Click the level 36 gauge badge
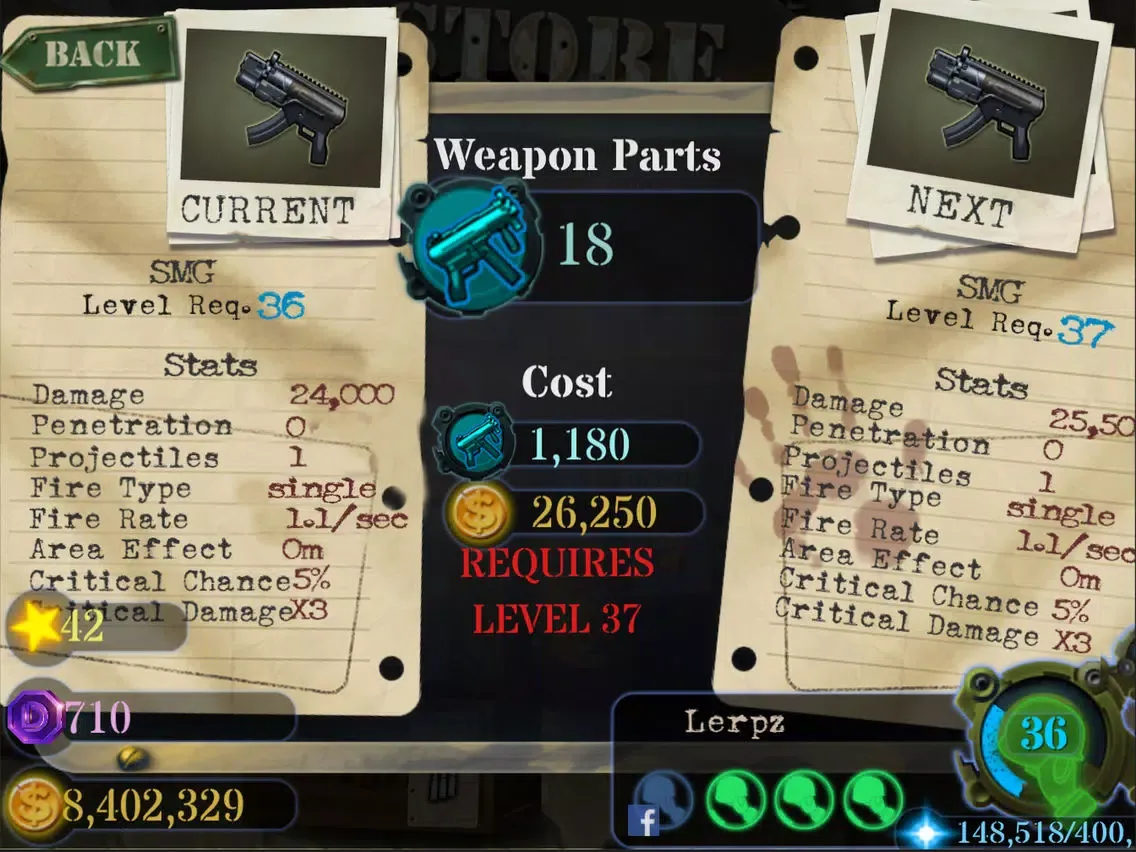Image resolution: width=1136 pixels, height=852 pixels. [1042, 735]
